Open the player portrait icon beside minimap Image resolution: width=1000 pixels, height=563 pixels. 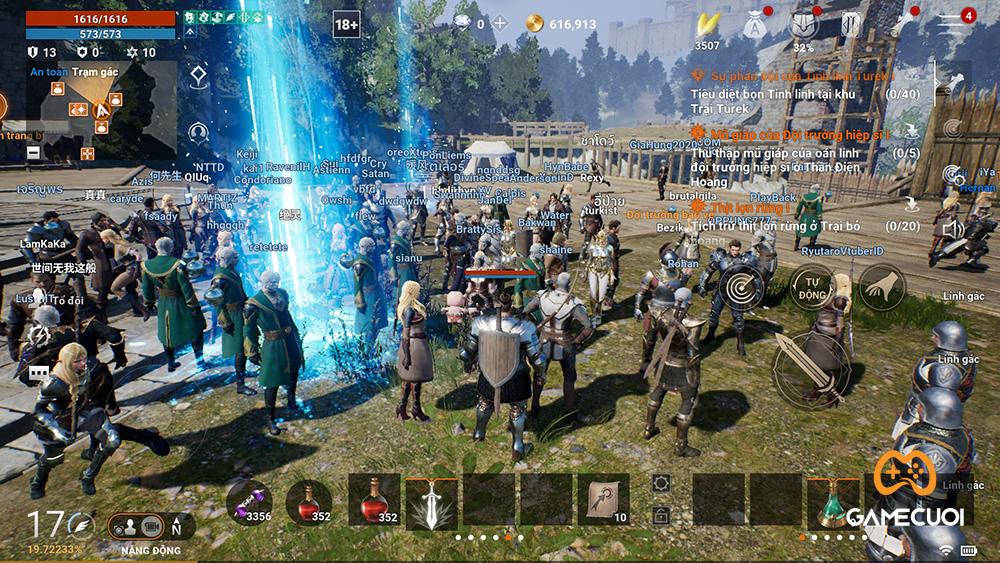(199, 131)
